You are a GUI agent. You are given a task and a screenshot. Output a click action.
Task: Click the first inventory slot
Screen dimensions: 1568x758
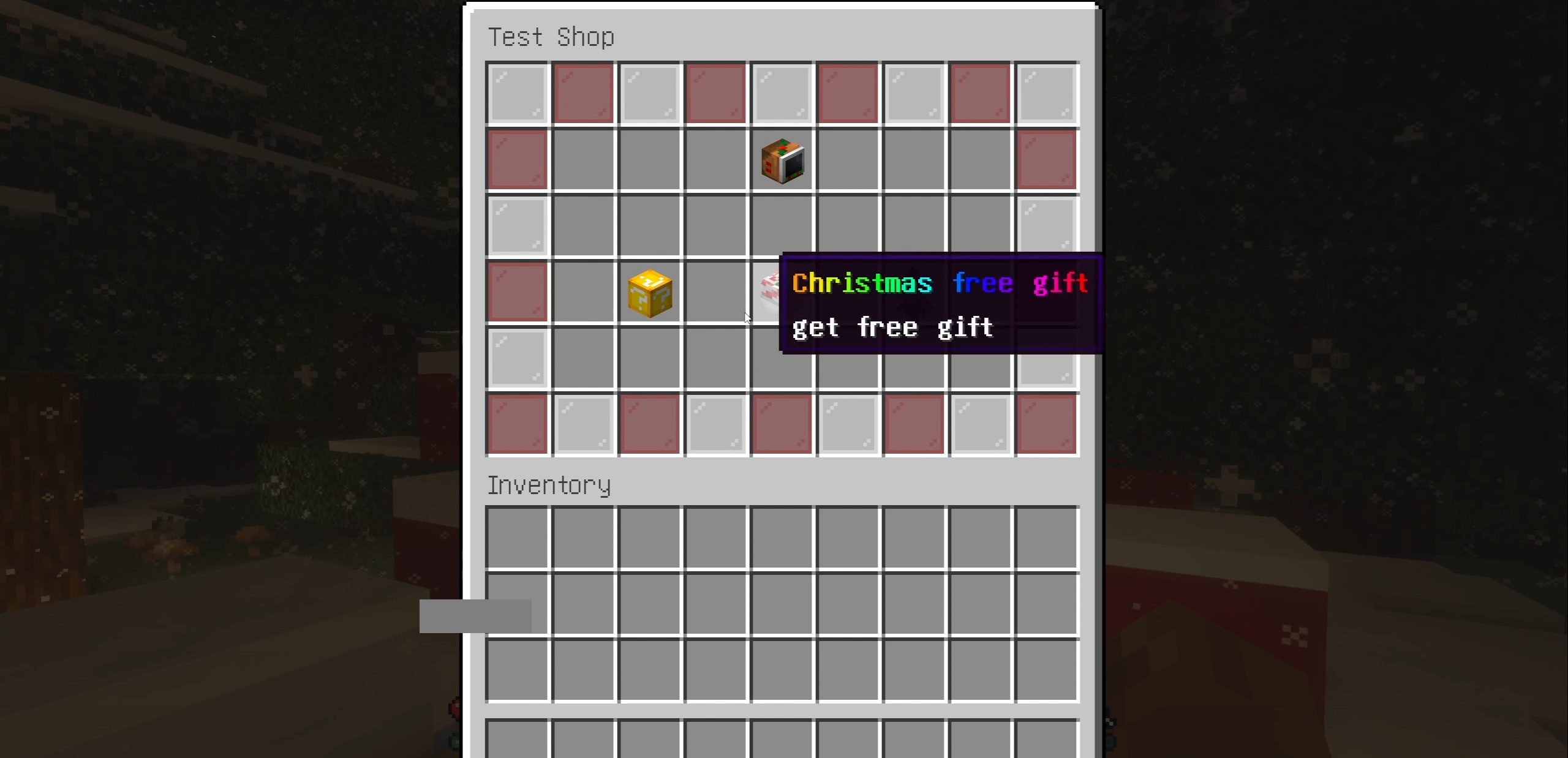tap(518, 538)
